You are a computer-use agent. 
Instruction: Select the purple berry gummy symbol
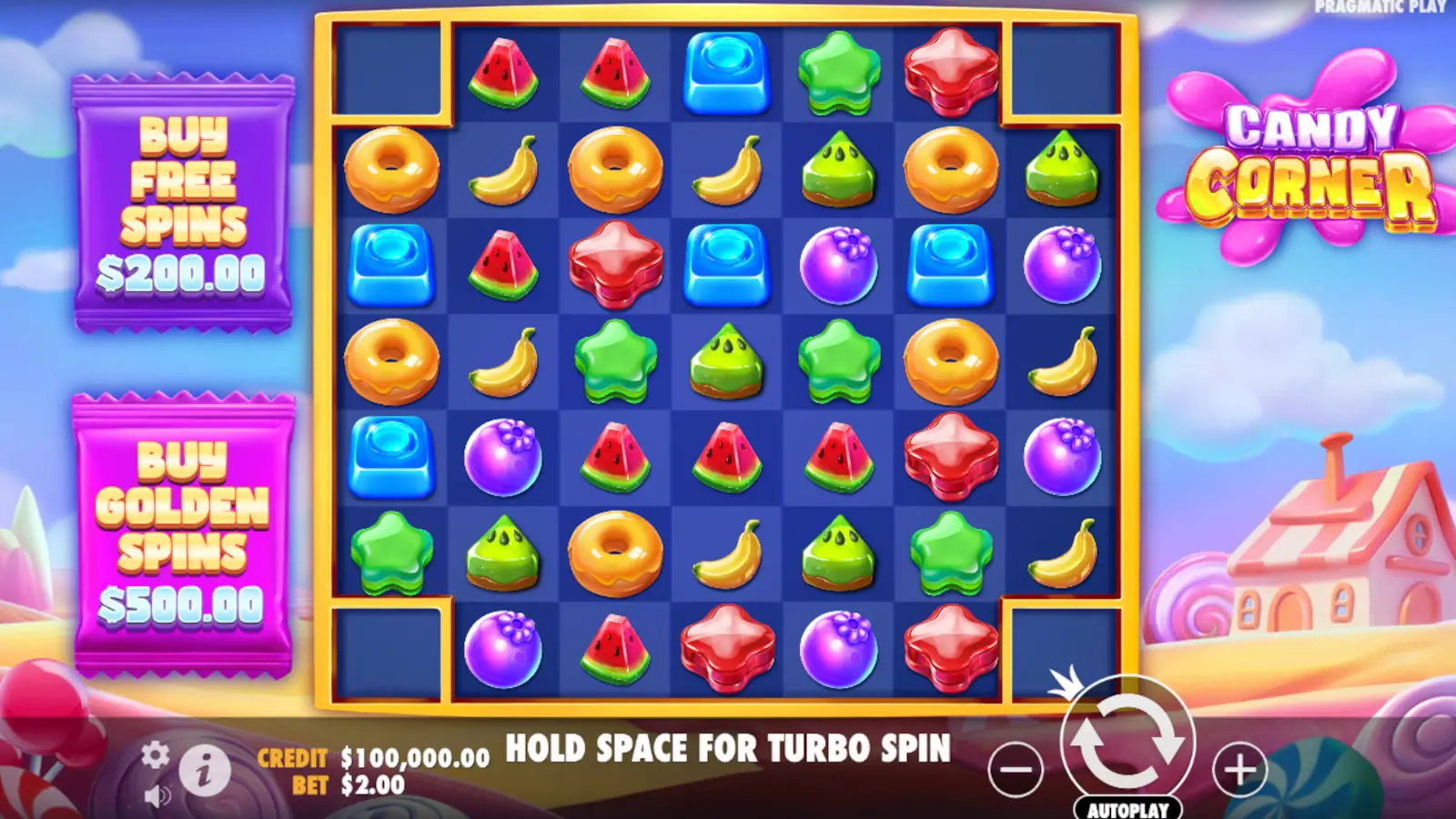839,264
